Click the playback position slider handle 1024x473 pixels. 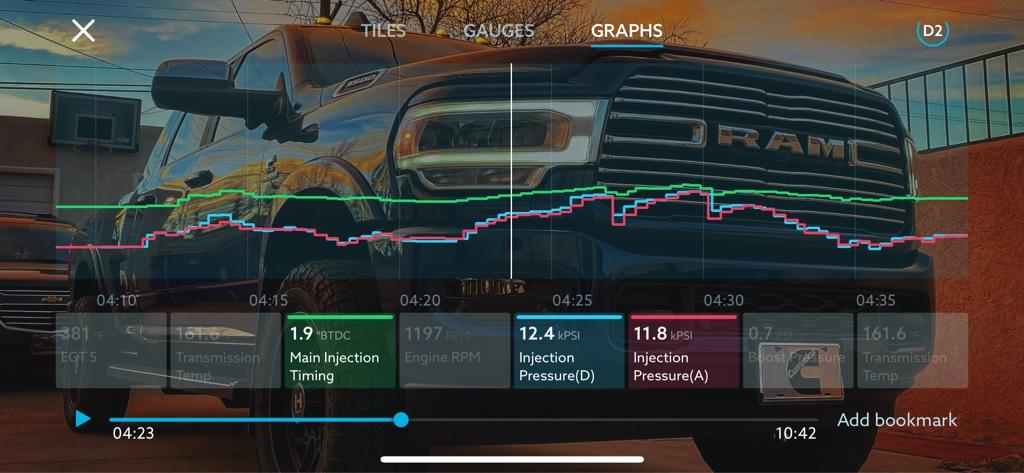point(401,420)
